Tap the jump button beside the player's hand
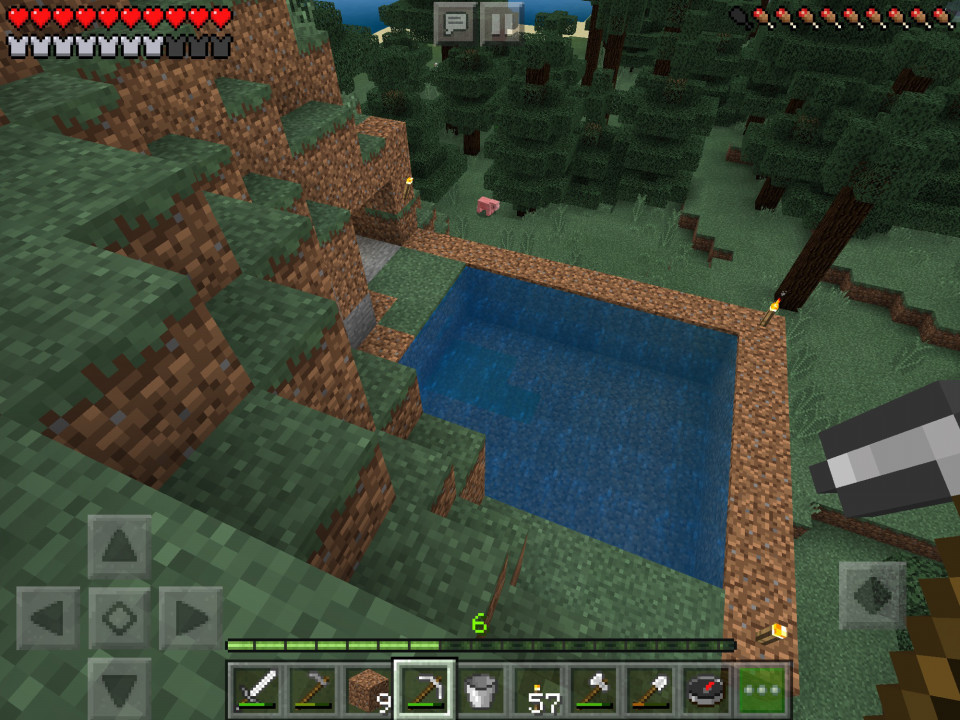Viewport: 960px width, 720px height. coord(872,594)
